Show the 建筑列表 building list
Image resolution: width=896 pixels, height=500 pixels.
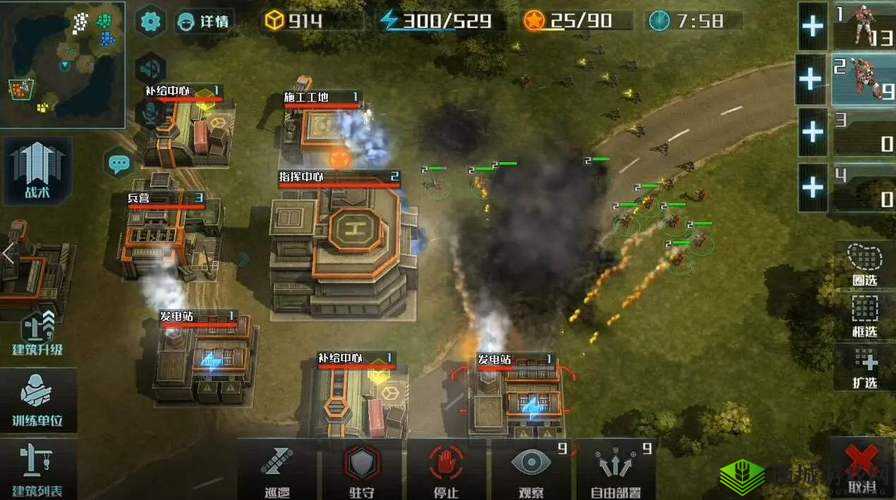tap(37, 468)
